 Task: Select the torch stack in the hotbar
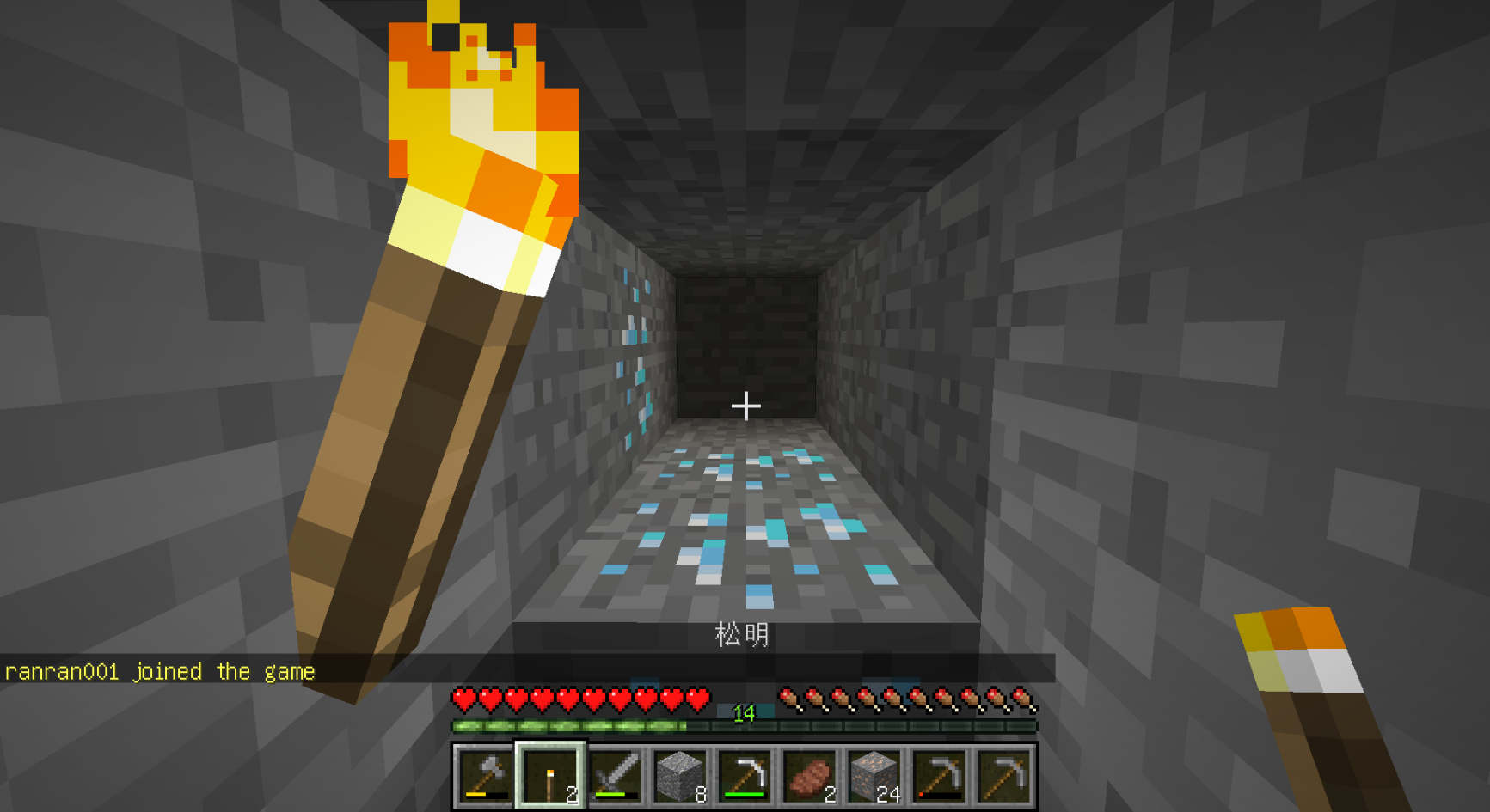click(x=550, y=776)
